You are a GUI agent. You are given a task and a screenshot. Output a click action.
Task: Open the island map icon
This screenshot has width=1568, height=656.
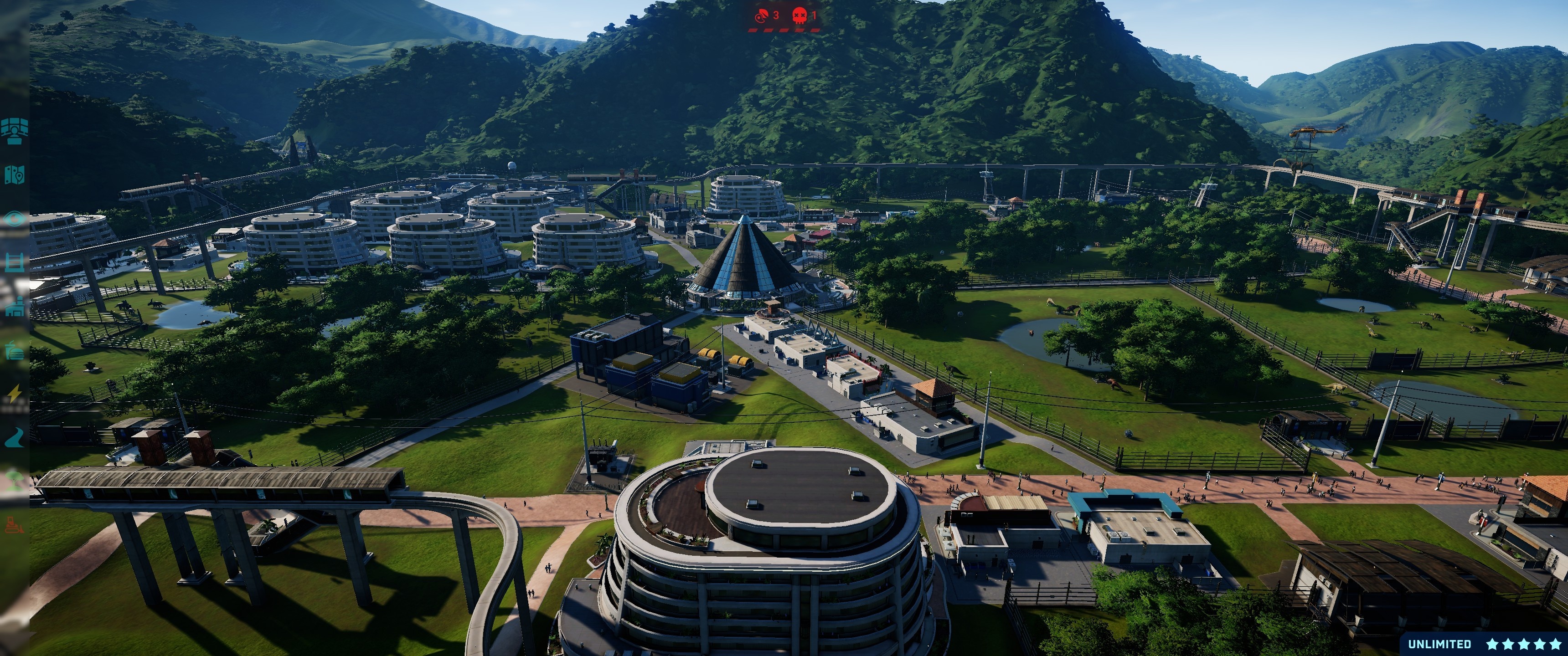14,175
